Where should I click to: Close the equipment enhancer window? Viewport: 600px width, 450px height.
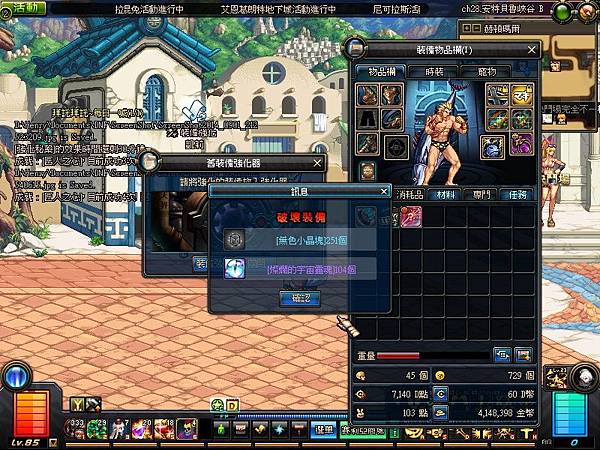coord(319,162)
